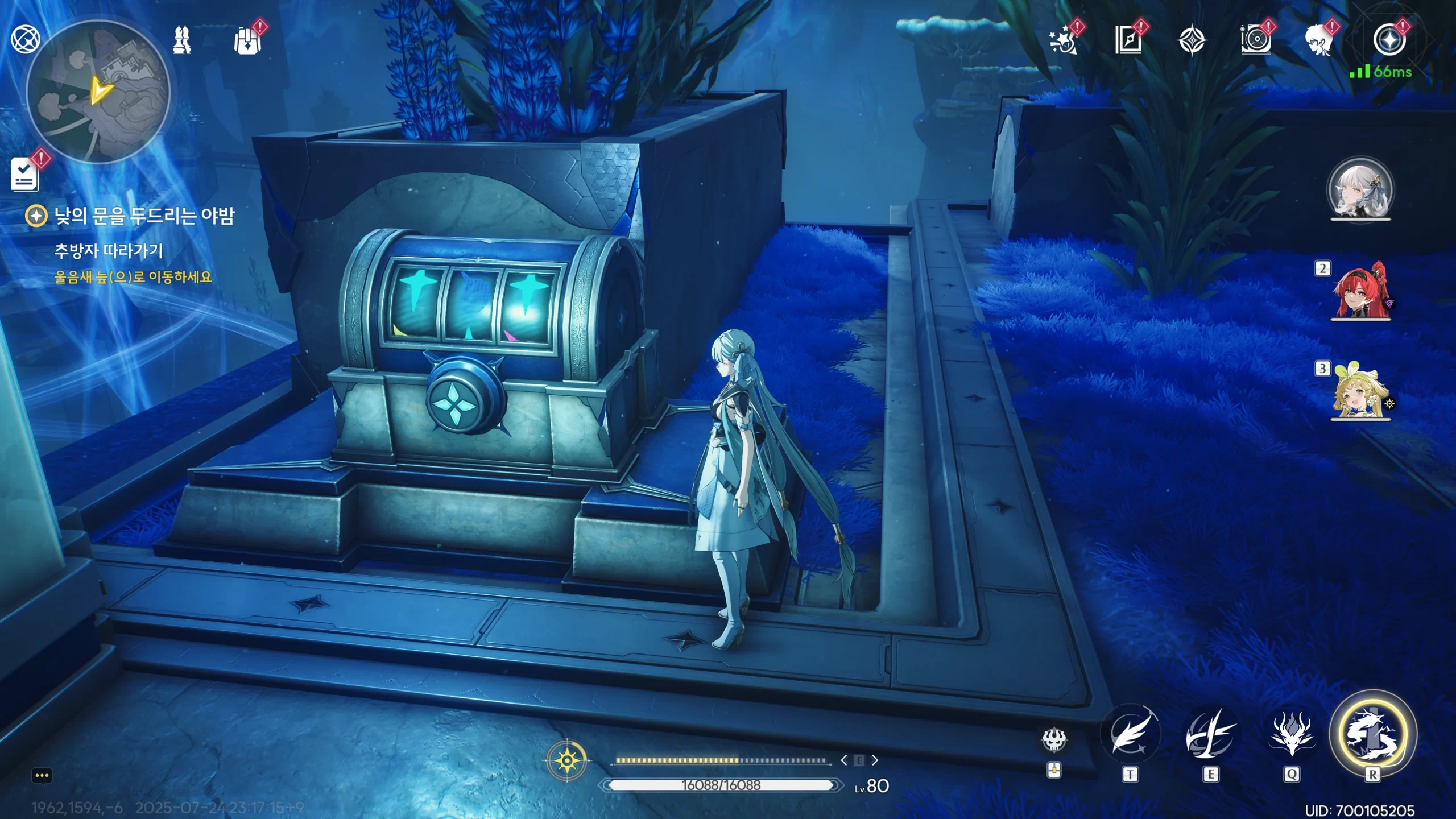The image size is (1456, 819).
Task: Click the globe icon beside the minimap
Action: click(25, 39)
